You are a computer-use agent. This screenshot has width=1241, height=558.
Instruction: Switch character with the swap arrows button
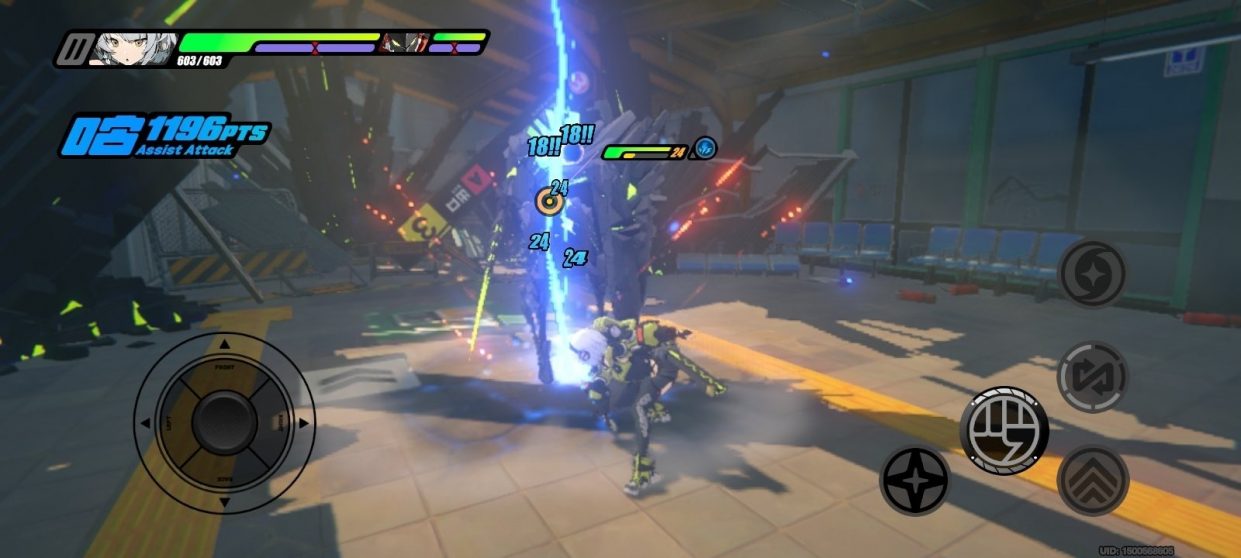coord(1093,377)
